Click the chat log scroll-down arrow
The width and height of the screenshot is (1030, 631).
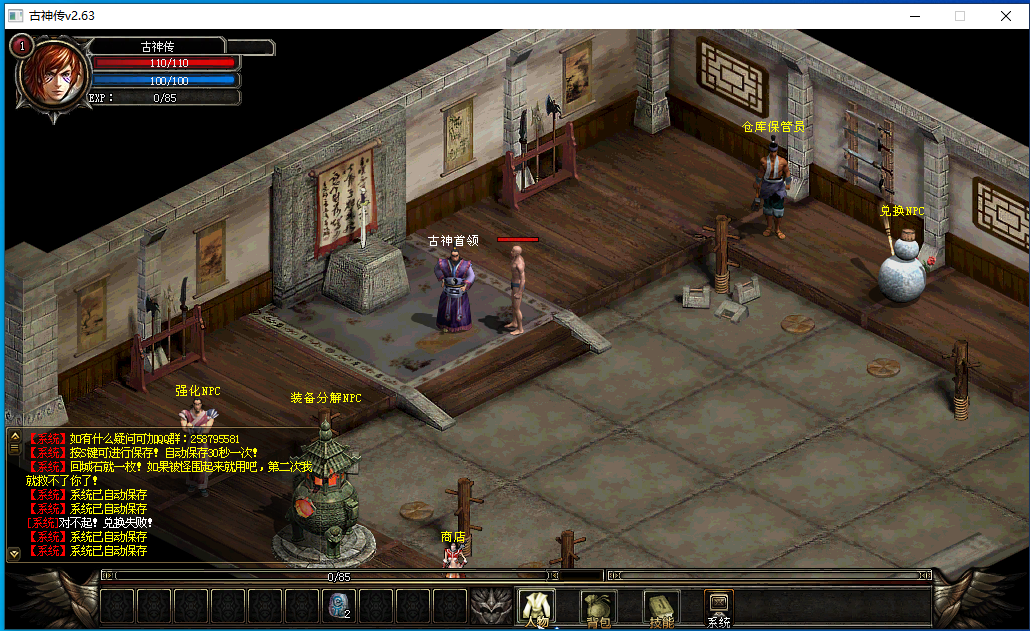[14, 553]
